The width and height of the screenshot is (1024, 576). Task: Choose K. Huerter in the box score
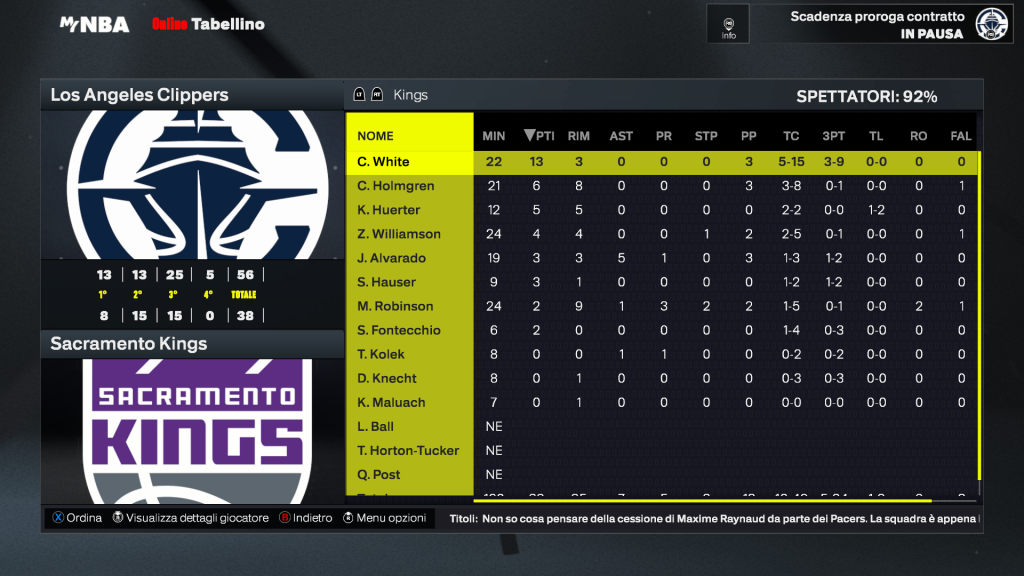(x=389, y=210)
